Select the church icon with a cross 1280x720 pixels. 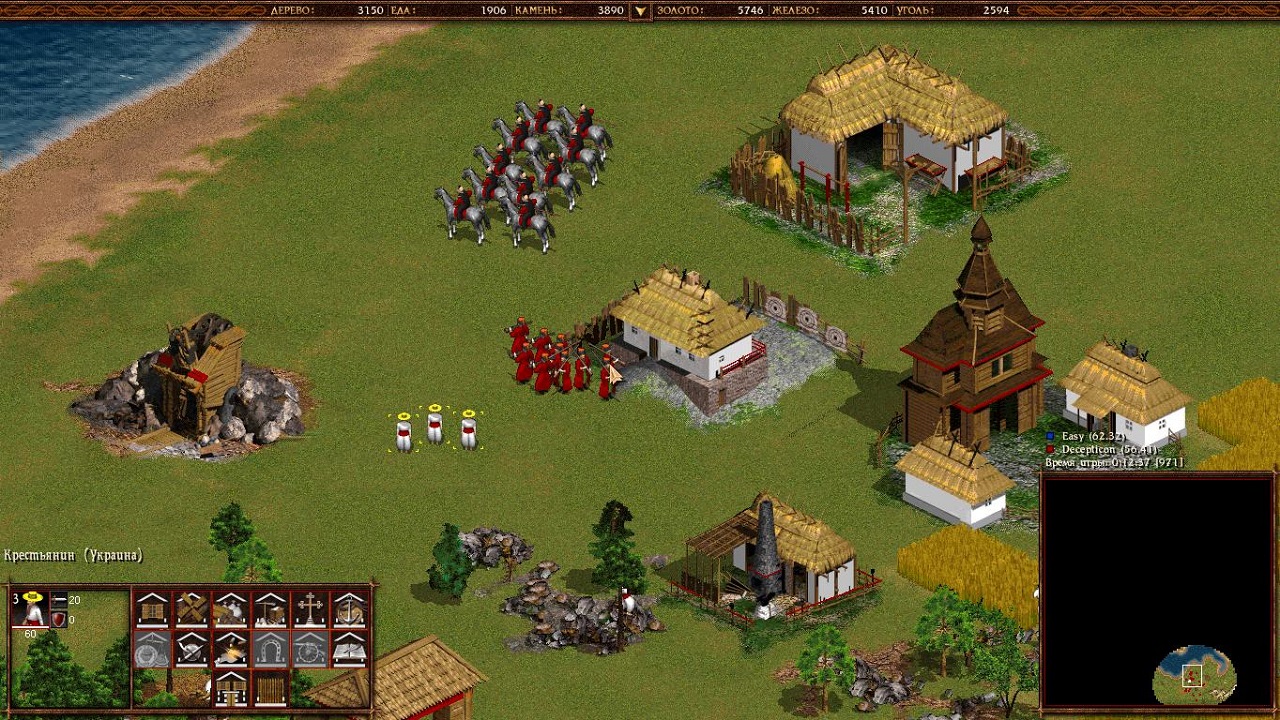pos(310,609)
